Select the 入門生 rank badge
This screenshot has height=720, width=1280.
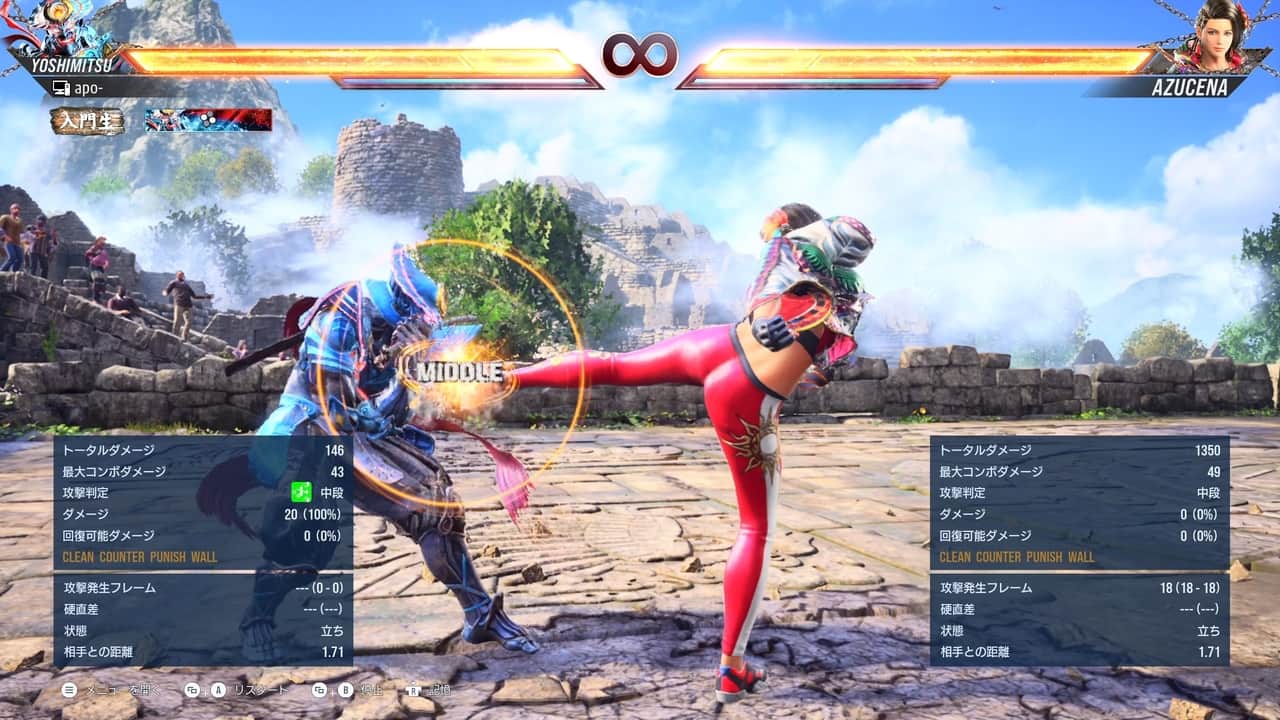coord(88,121)
